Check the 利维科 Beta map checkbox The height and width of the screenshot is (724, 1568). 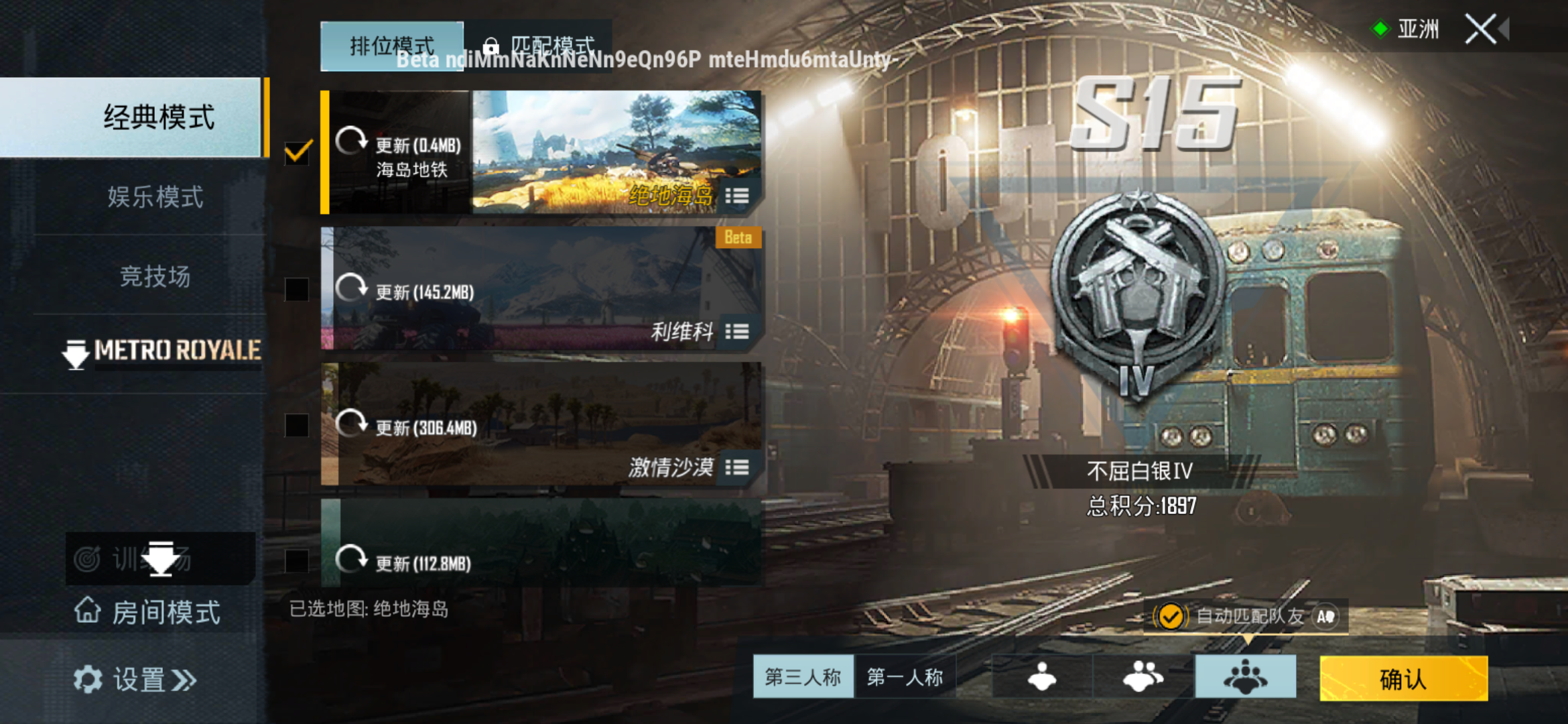297,290
